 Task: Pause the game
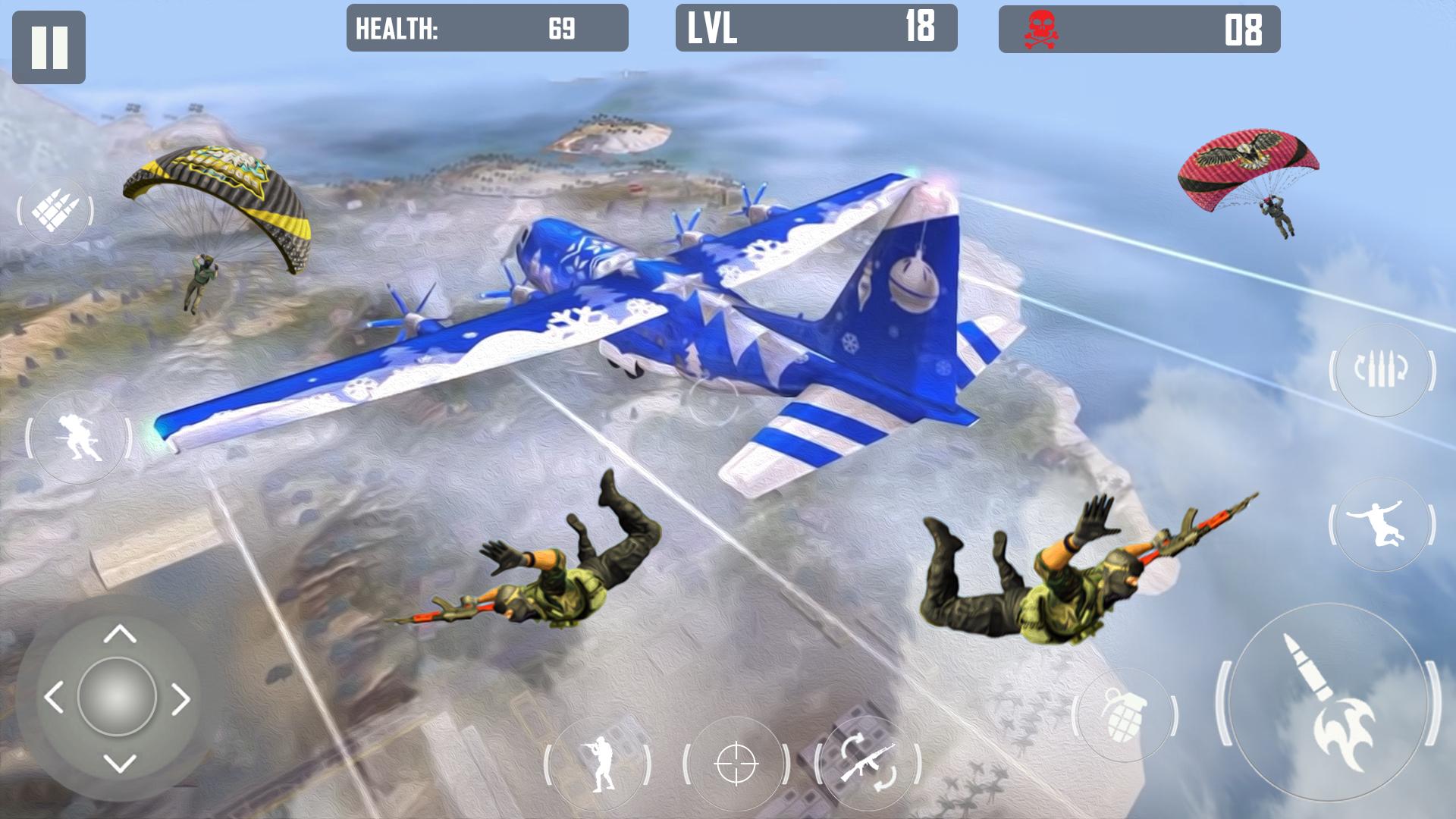[x=49, y=47]
